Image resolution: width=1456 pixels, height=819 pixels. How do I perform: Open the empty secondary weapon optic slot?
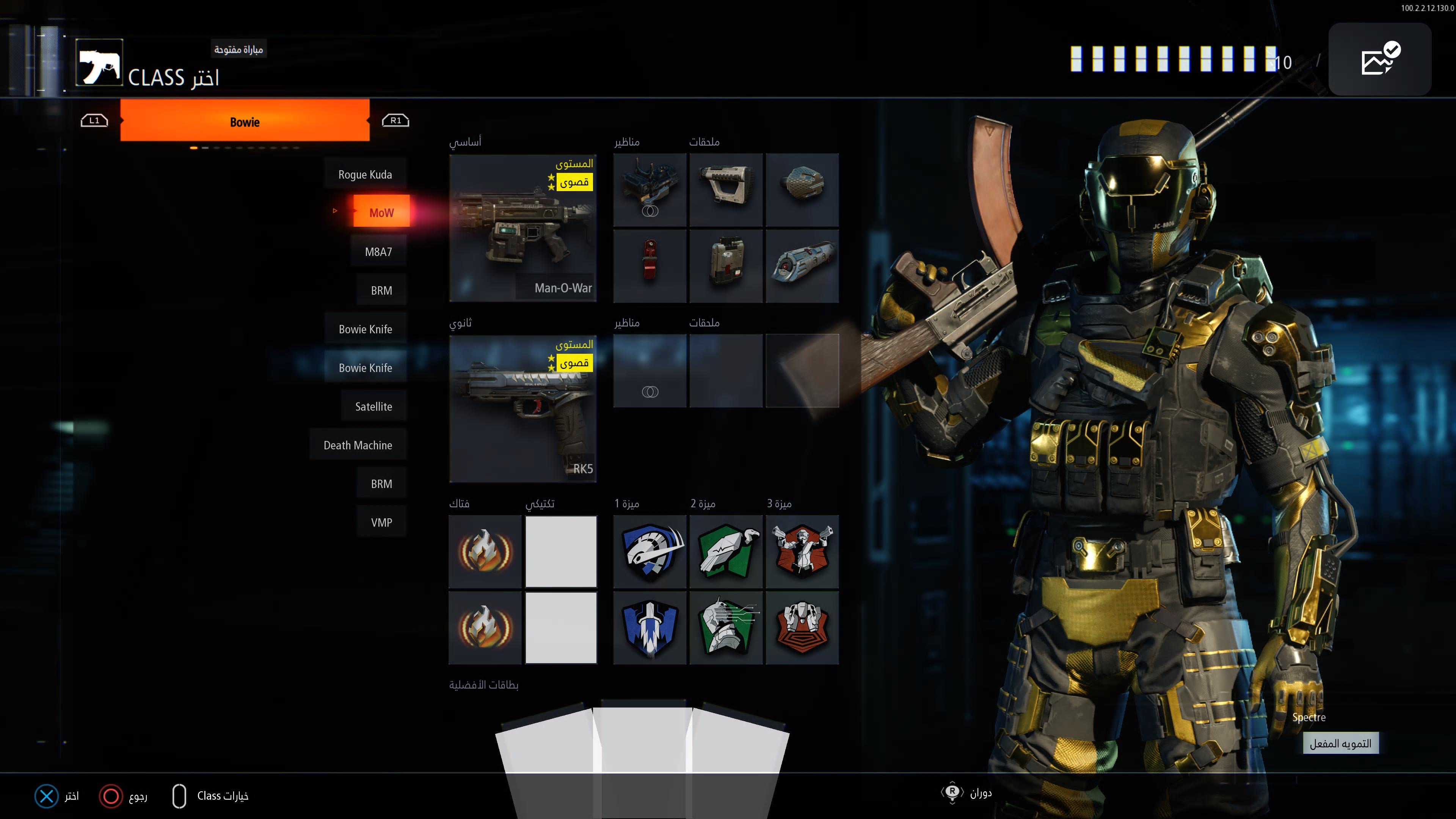click(x=650, y=371)
